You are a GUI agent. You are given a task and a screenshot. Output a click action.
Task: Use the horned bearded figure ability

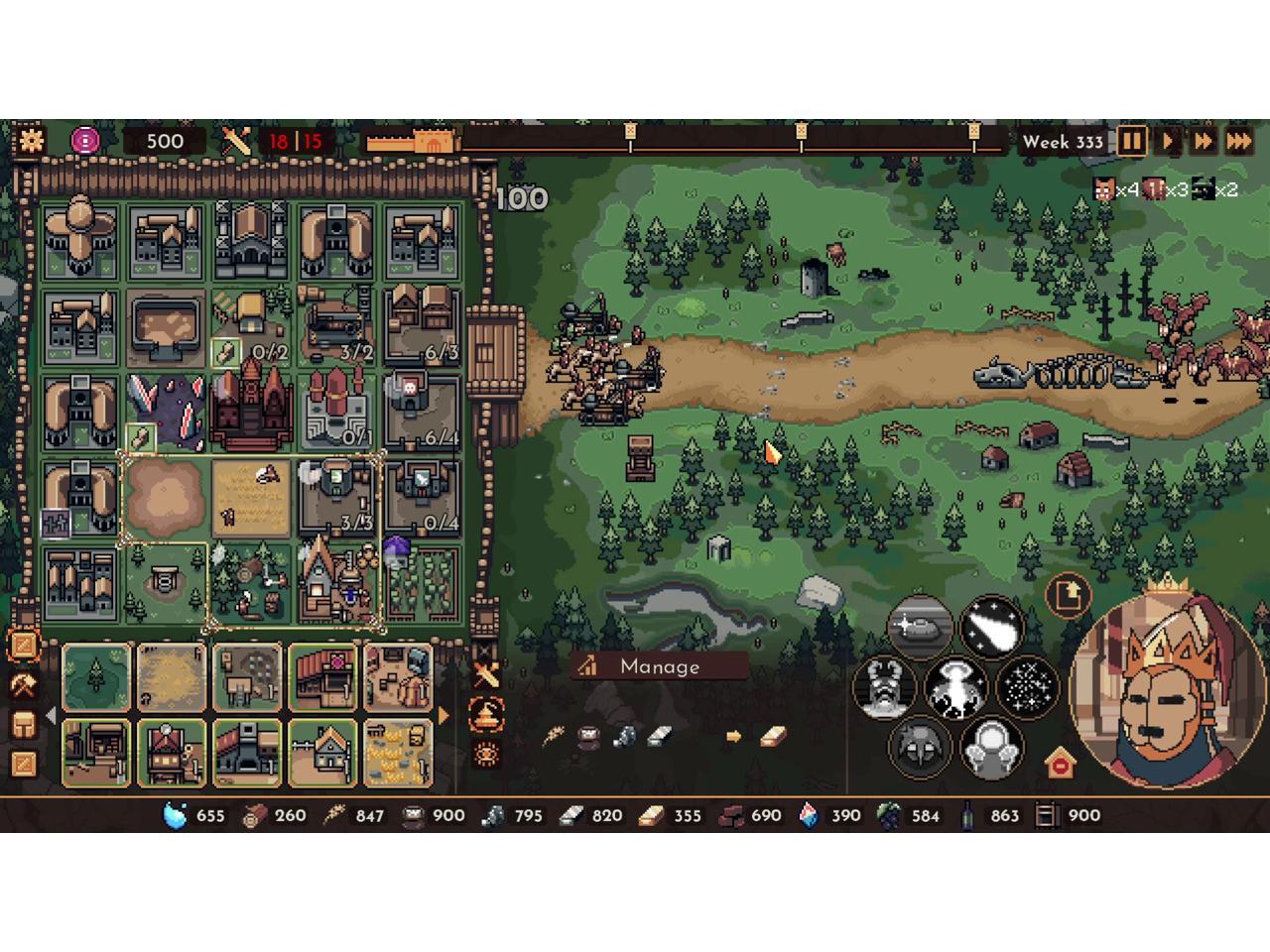[x=882, y=686]
